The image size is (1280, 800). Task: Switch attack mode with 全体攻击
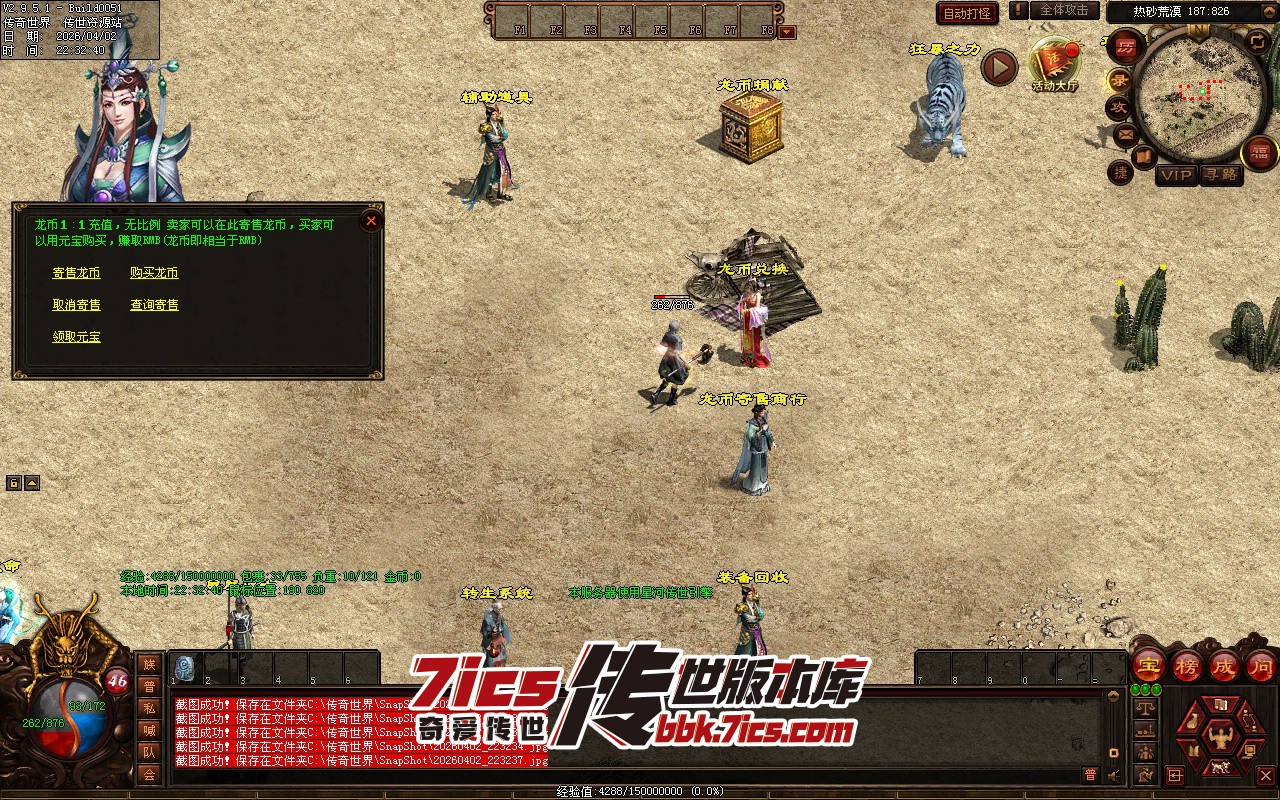tap(1064, 10)
